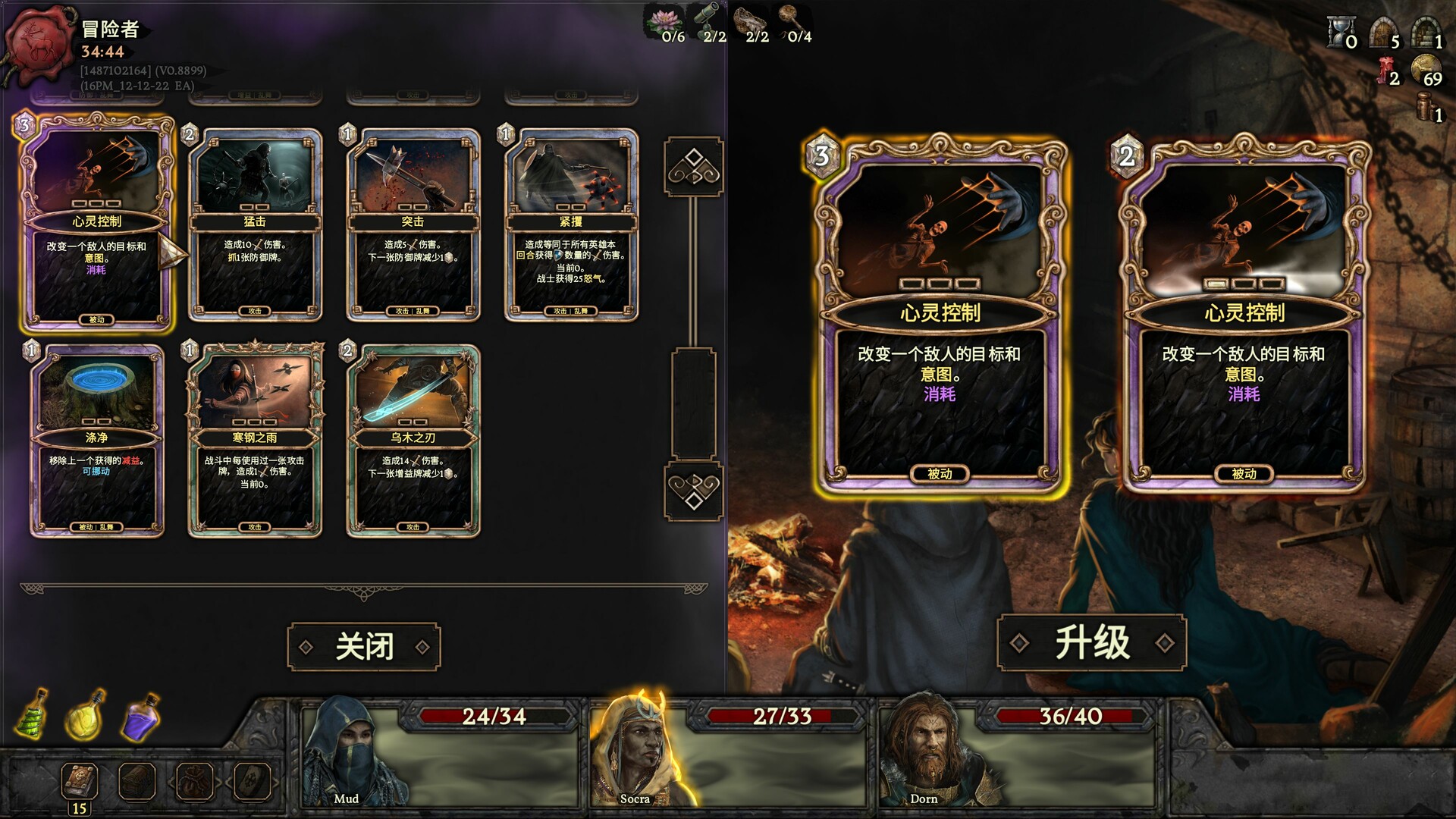Use the green potion bottle
Image resolution: width=1456 pixels, height=819 pixels.
coord(32,714)
